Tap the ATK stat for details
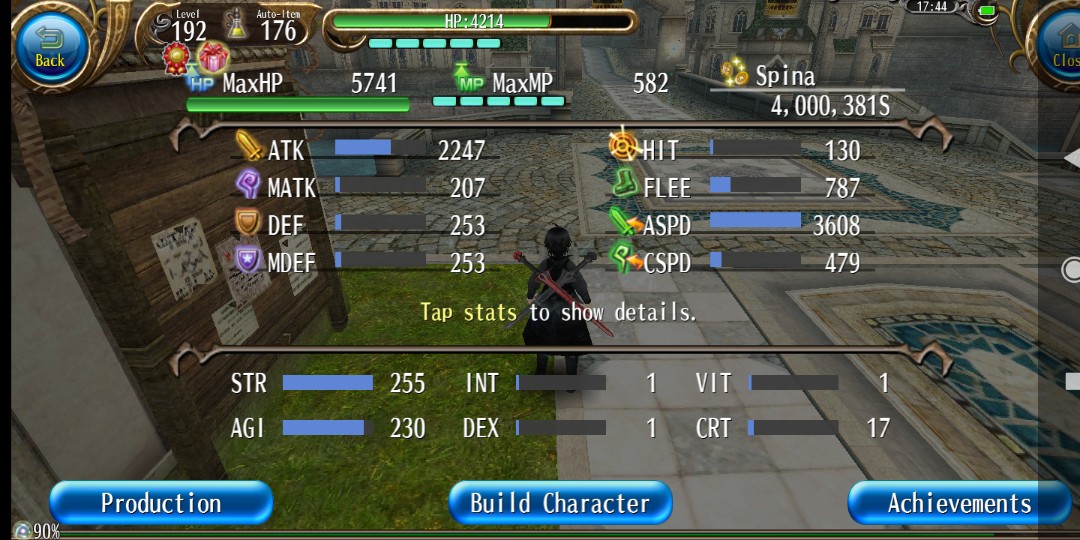The height and width of the screenshot is (540, 1080). tap(360, 150)
